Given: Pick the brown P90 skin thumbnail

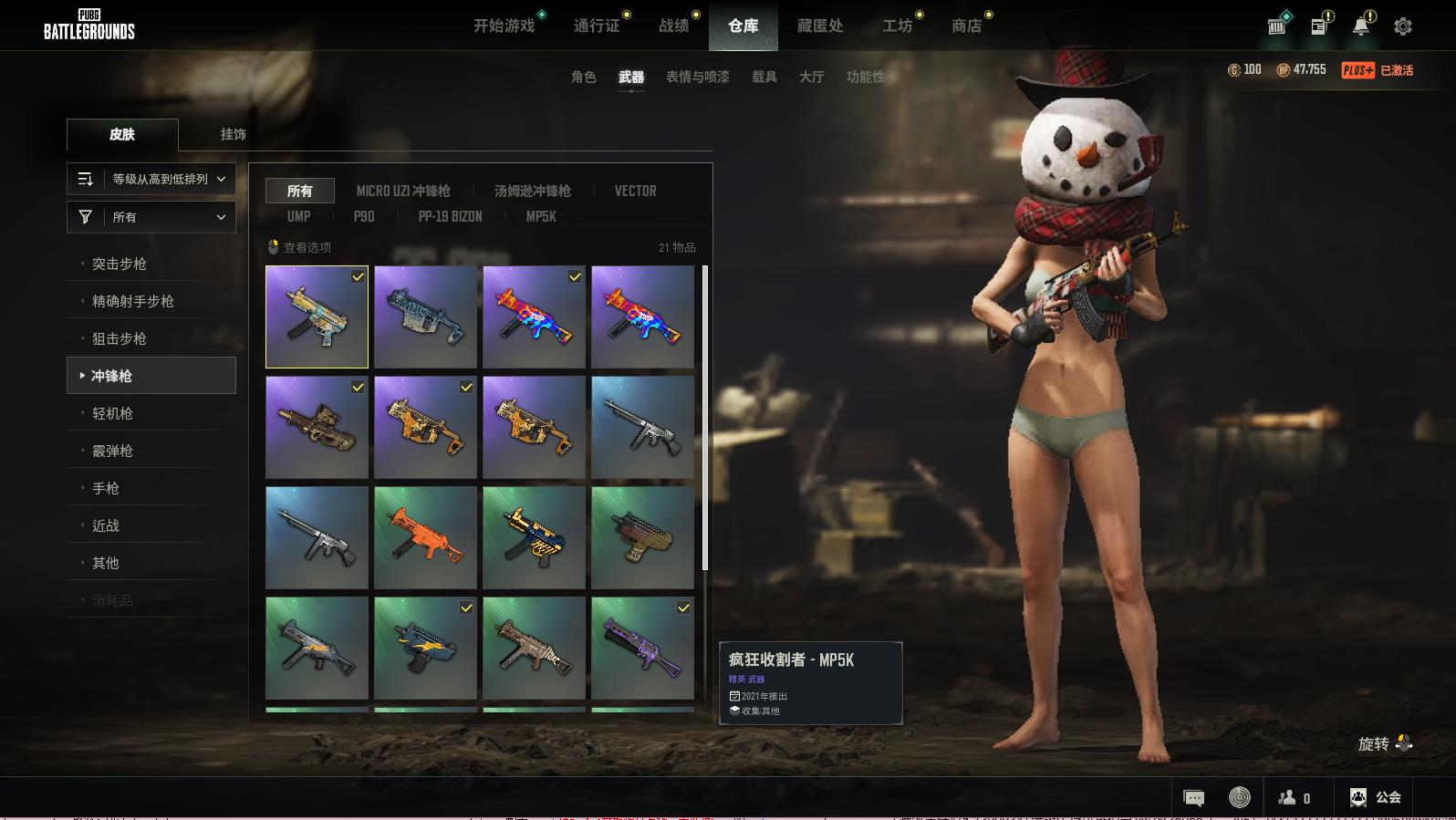Looking at the screenshot, I should tap(317, 428).
